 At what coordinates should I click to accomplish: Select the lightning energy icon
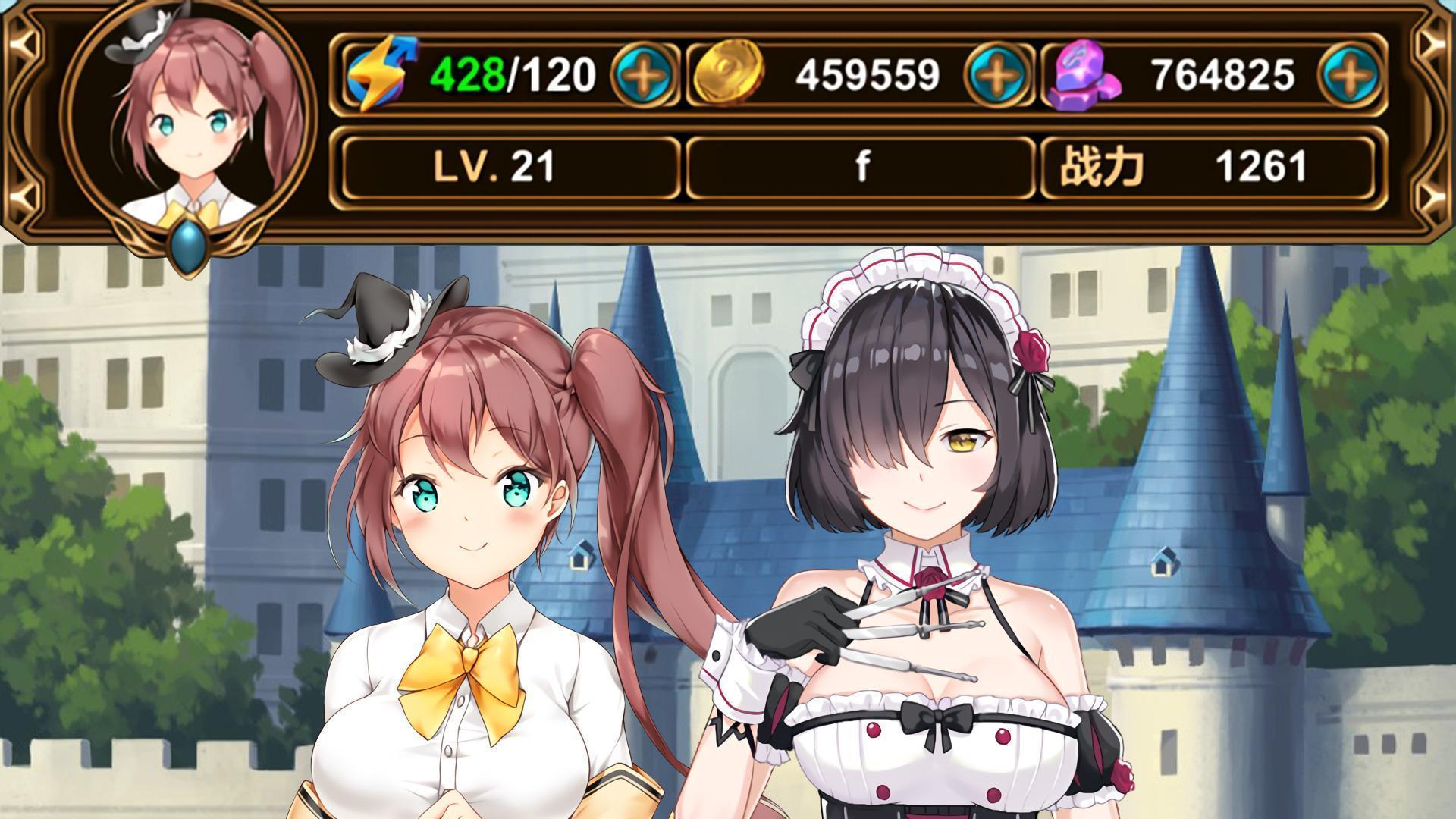383,74
